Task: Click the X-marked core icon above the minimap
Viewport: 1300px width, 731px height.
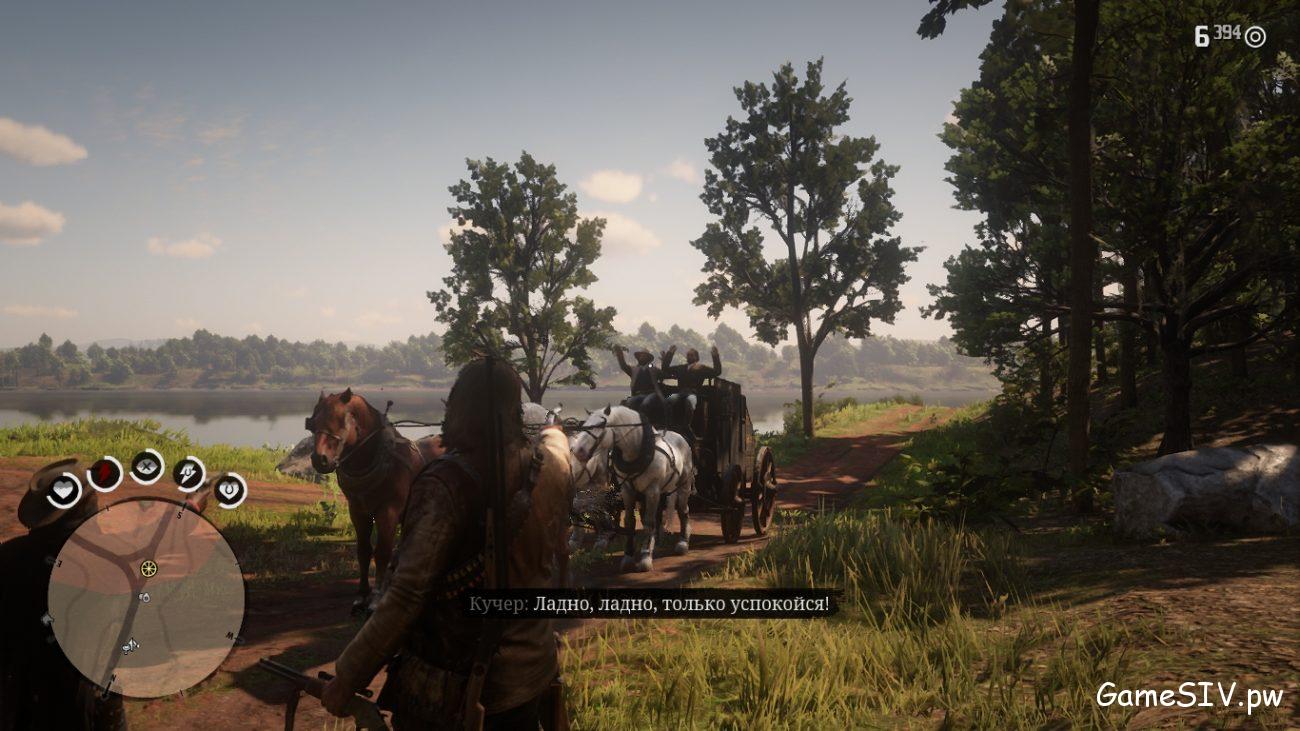Action: coord(145,467)
